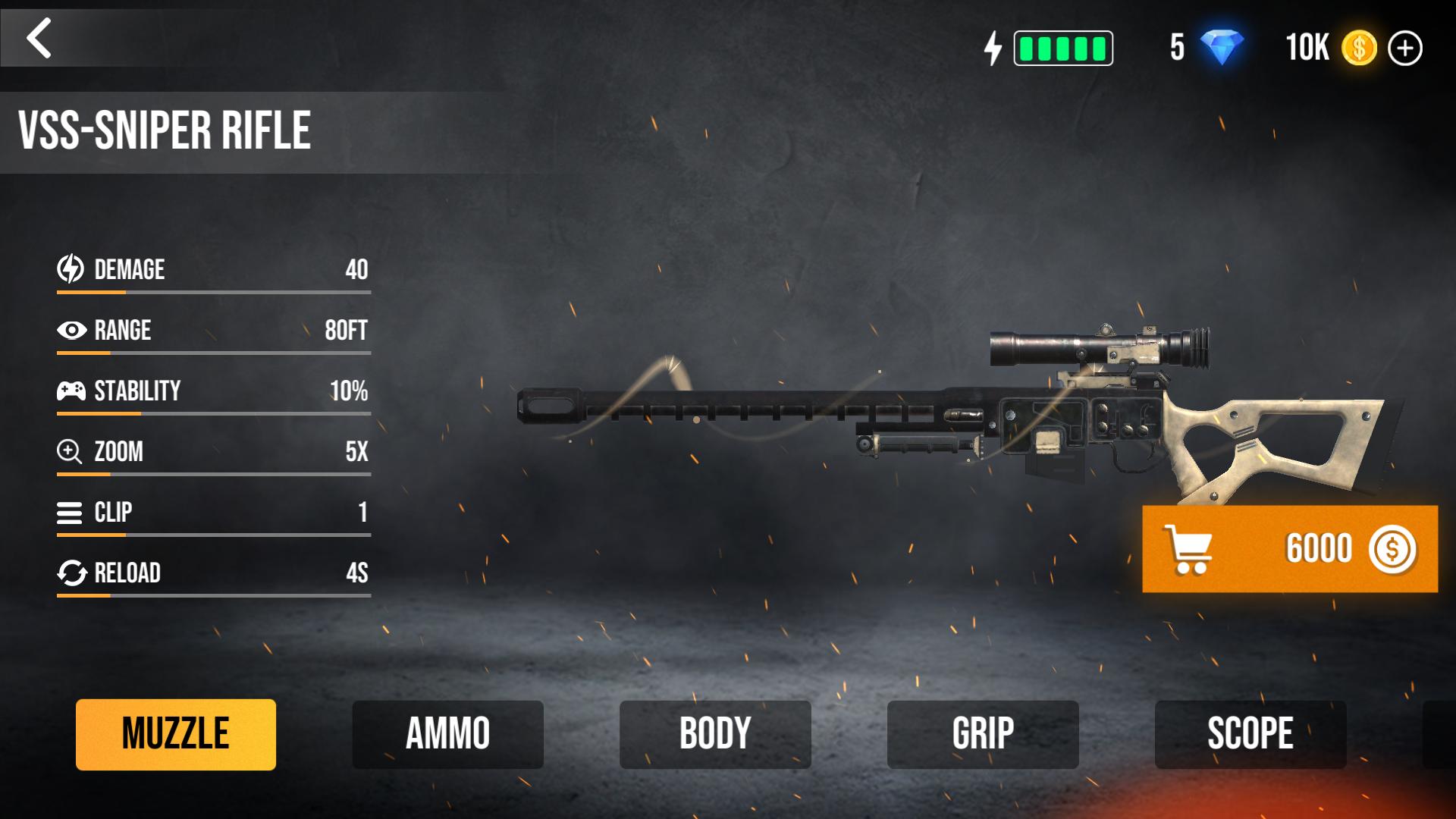This screenshot has width=1456, height=819.
Task: Go back using the arrow button
Action: (39, 38)
